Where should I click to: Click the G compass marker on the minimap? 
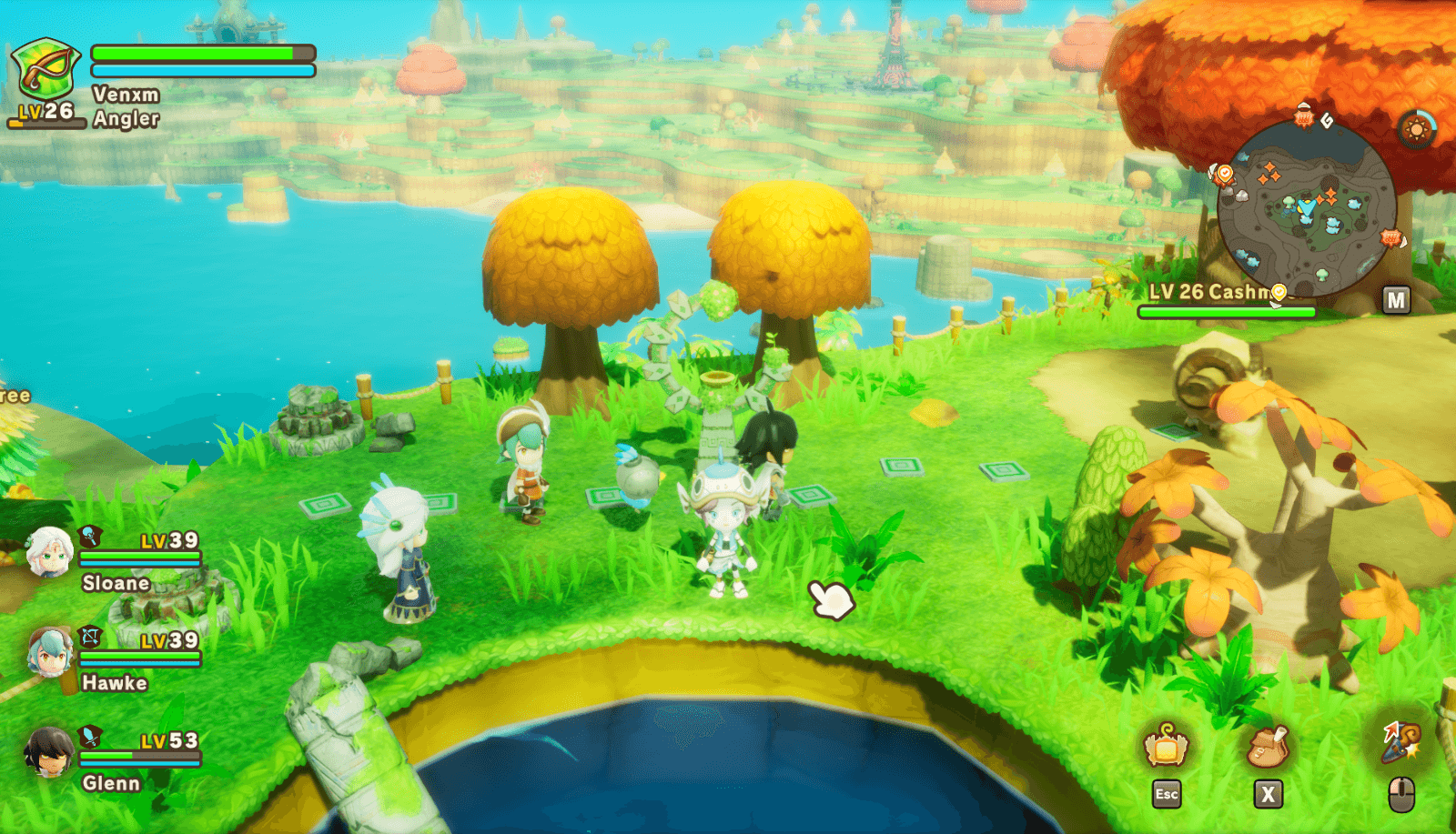pyautogui.click(x=1327, y=121)
